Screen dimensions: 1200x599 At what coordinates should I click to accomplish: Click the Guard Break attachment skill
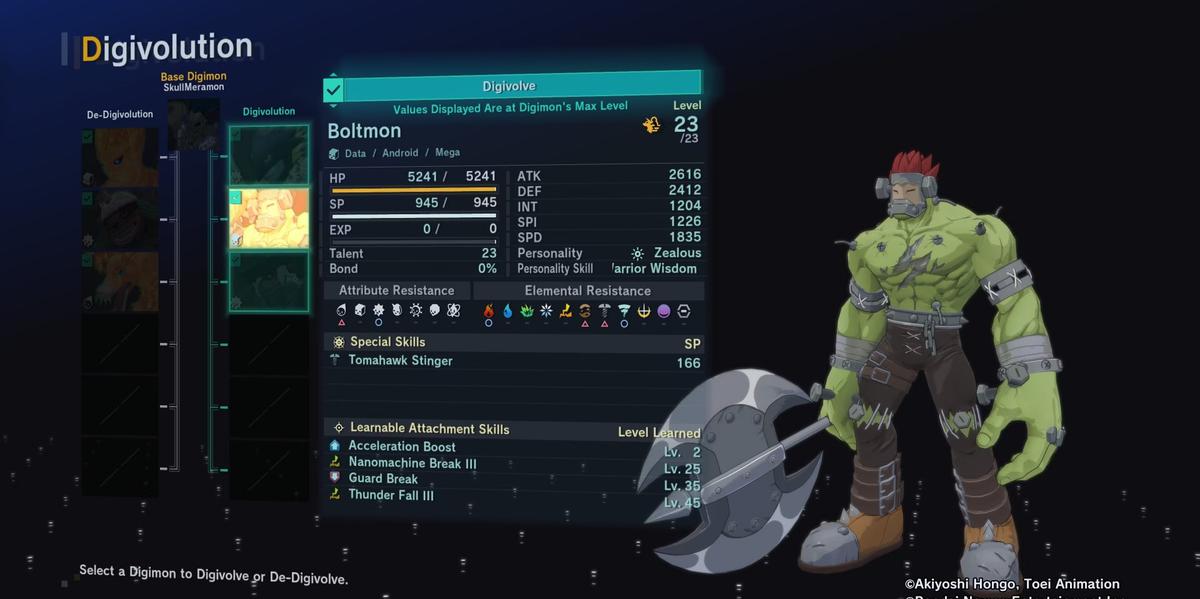click(383, 479)
